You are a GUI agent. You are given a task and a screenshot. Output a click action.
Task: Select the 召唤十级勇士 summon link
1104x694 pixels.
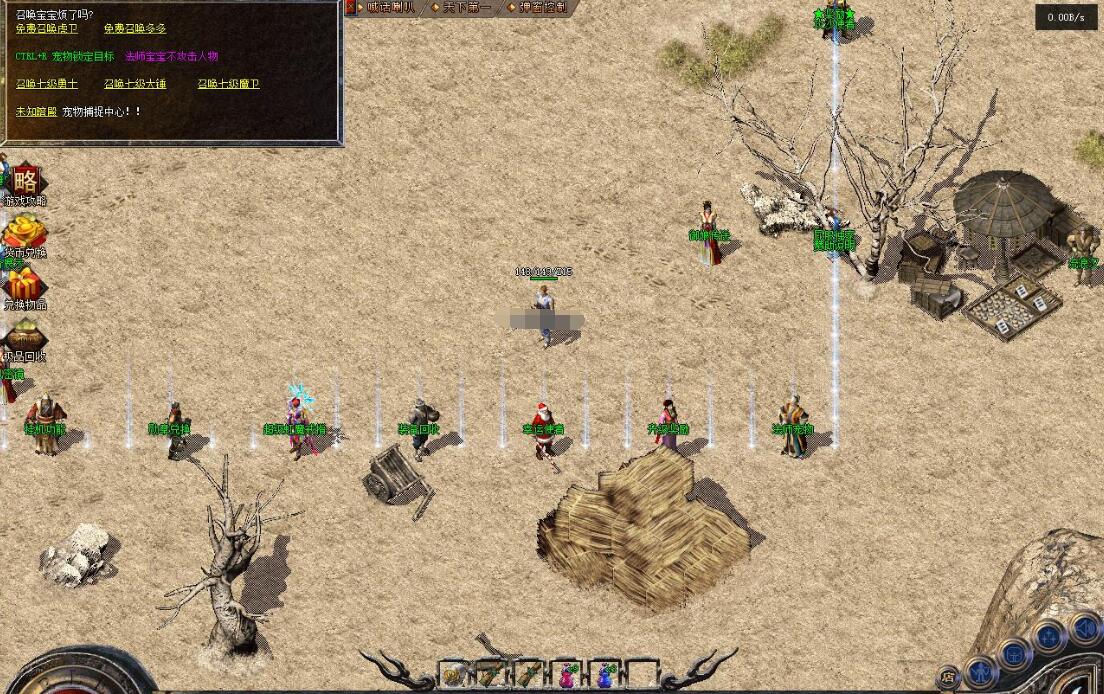(46, 84)
